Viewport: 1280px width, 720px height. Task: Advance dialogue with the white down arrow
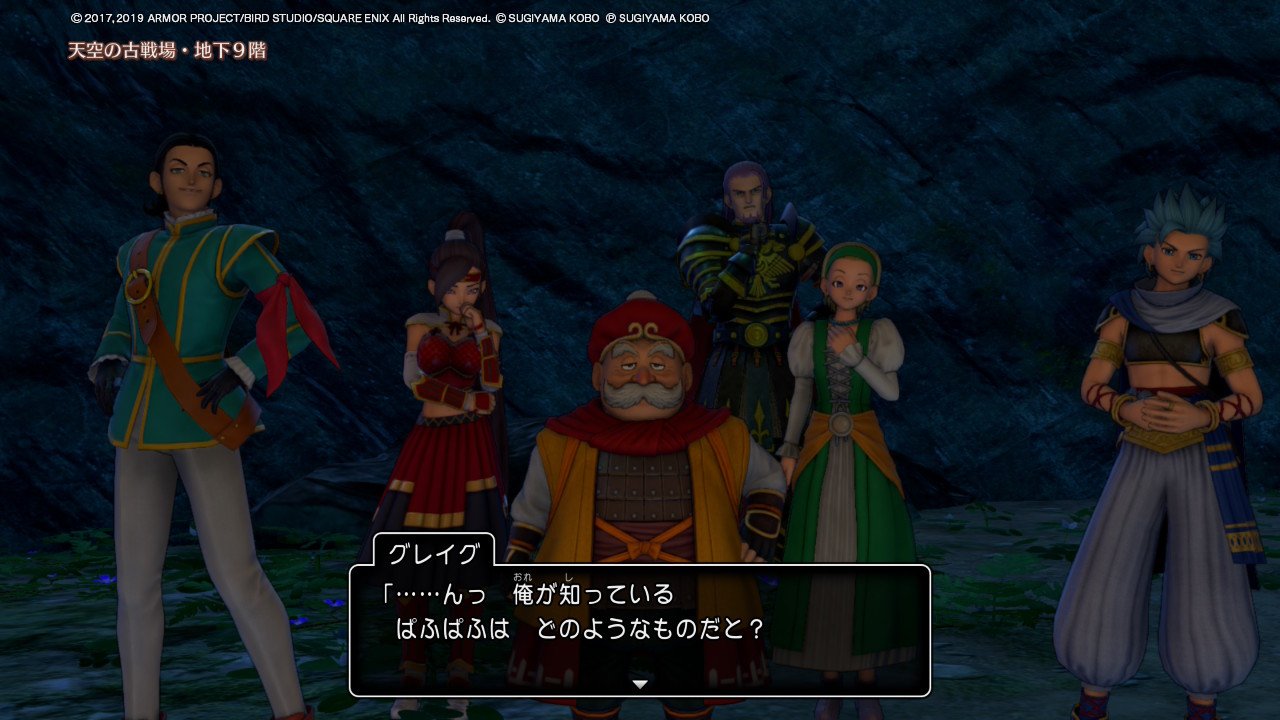pyautogui.click(x=640, y=684)
